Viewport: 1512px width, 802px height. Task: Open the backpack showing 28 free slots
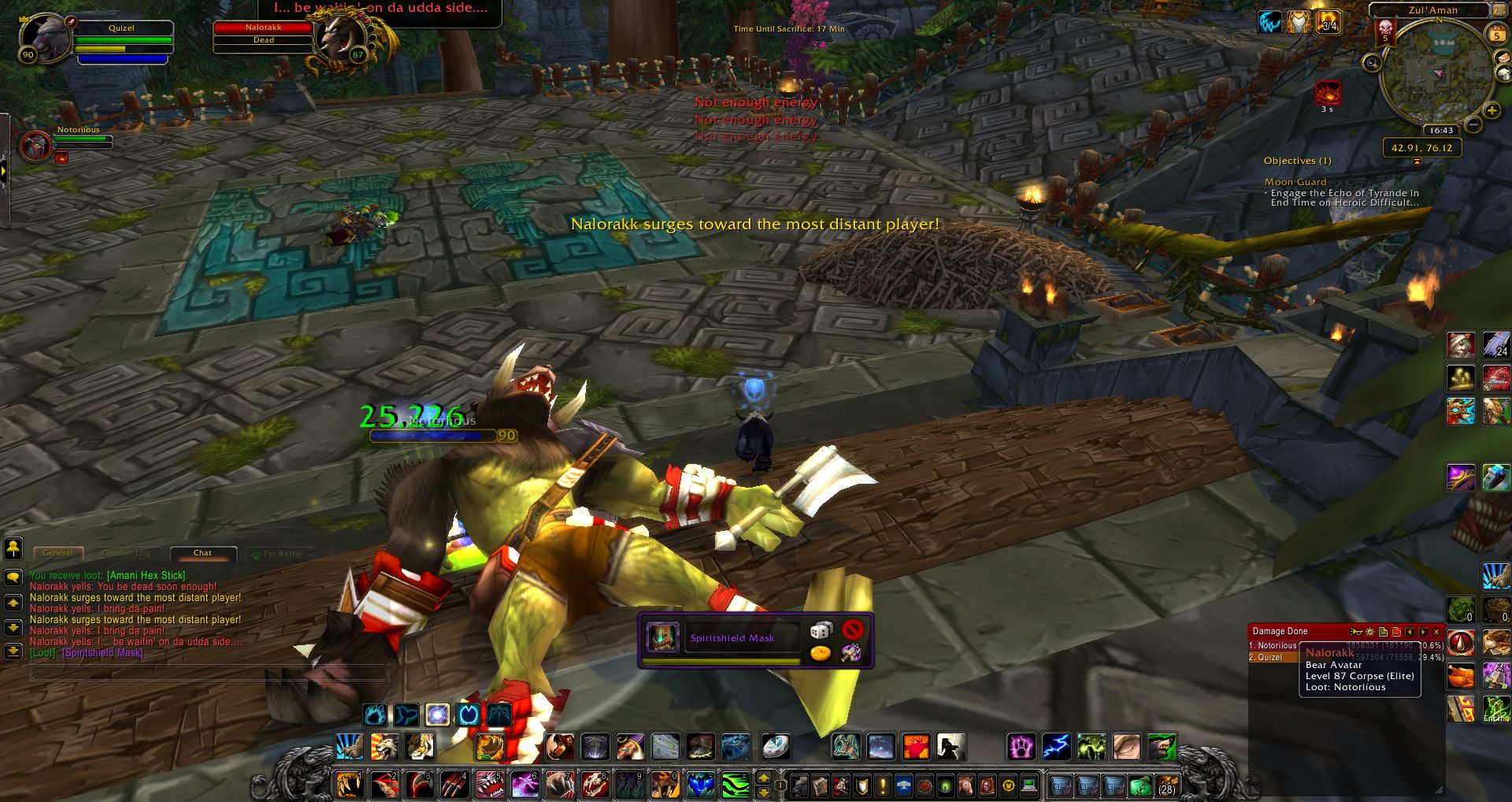coord(1165,785)
